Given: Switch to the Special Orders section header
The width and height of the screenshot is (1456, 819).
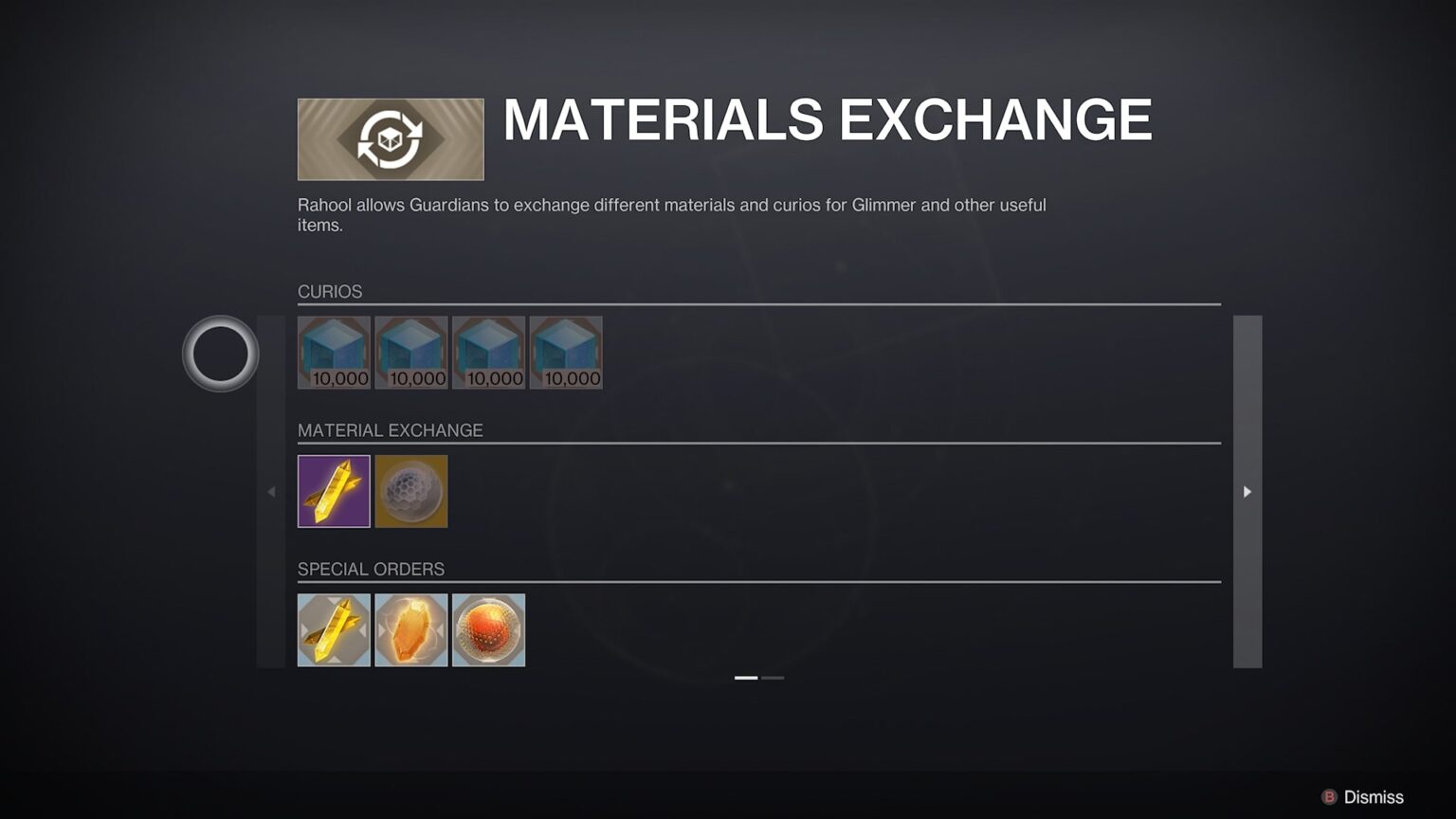Looking at the screenshot, I should pos(372,569).
